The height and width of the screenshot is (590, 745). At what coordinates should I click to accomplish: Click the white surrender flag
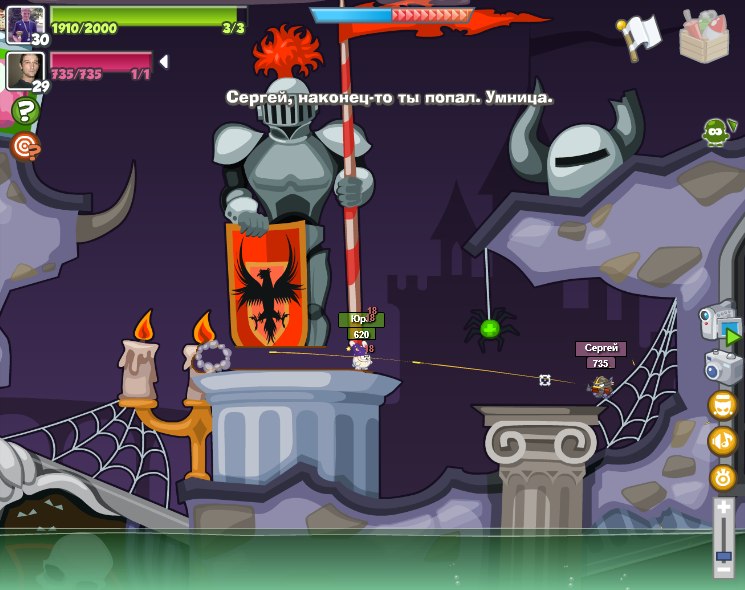coord(640,35)
